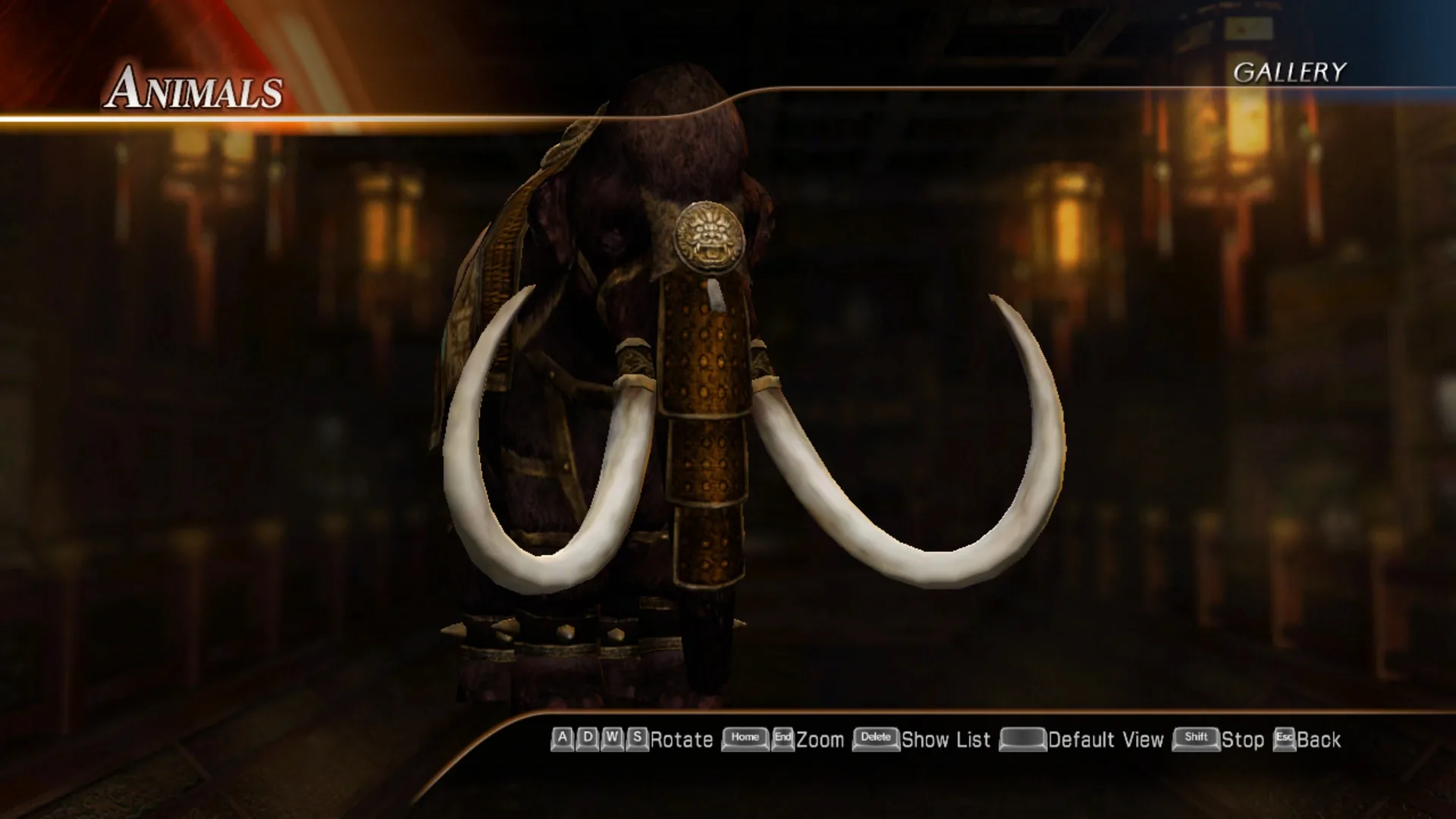
Task: Click the Rotate label in the hint bar
Action: (680, 738)
